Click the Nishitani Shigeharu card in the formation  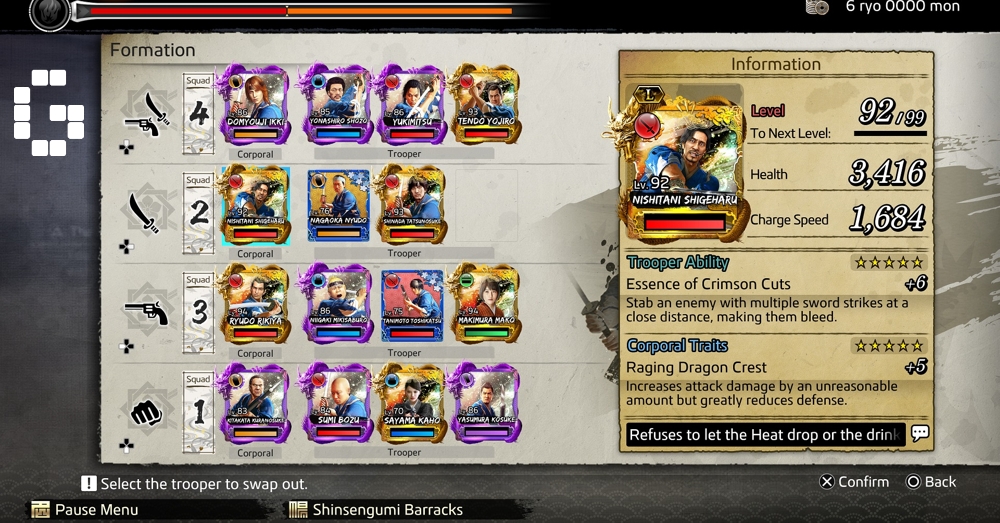tap(254, 205)
